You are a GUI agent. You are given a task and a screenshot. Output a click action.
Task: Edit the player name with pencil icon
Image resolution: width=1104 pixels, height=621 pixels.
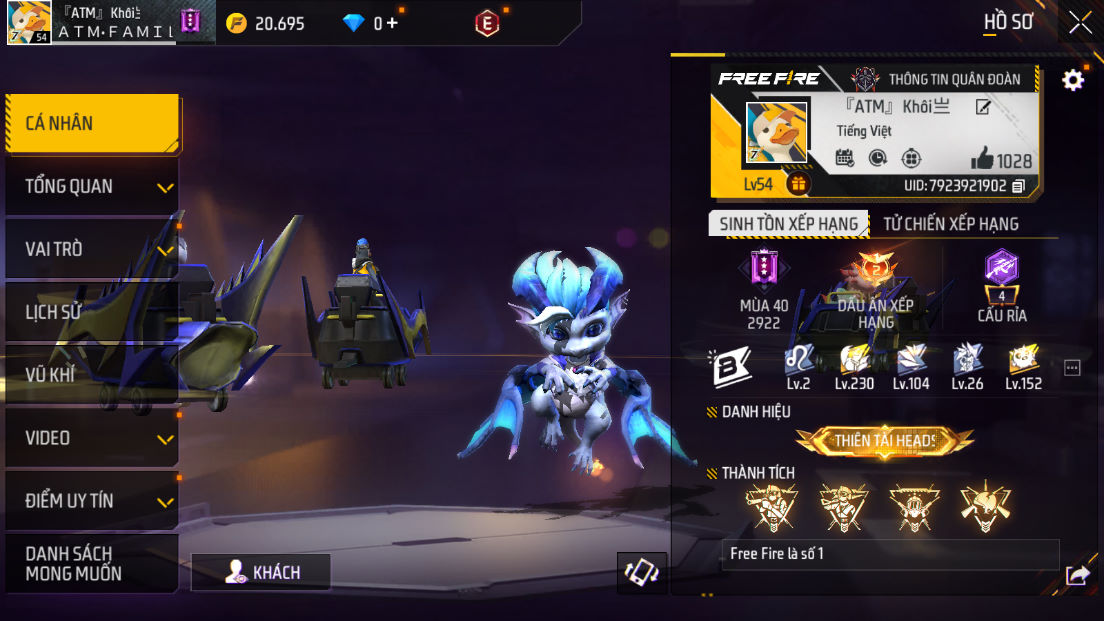(983, 107)
